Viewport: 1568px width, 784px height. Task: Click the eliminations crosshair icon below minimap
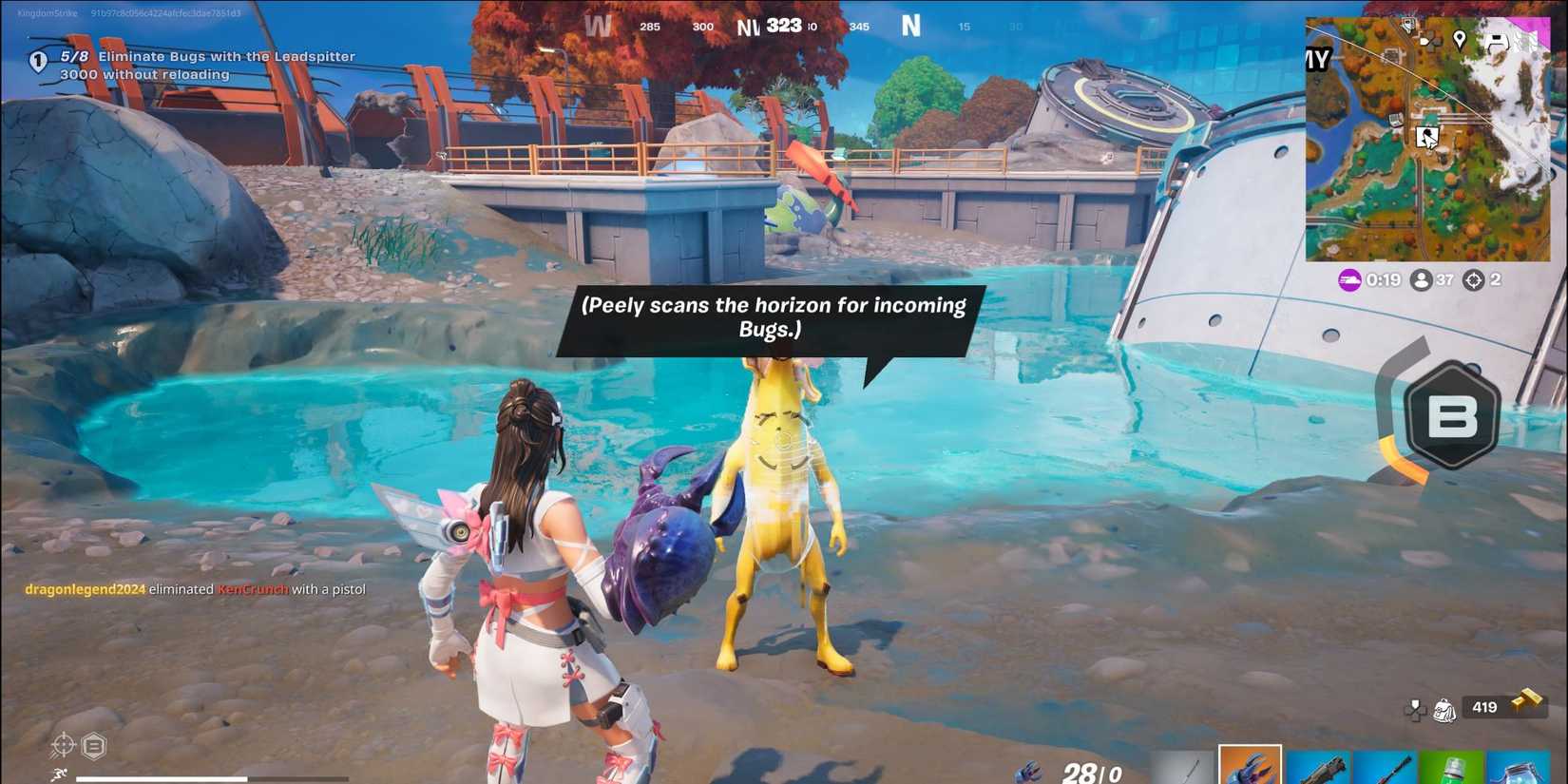click(x=1474, y=279)
